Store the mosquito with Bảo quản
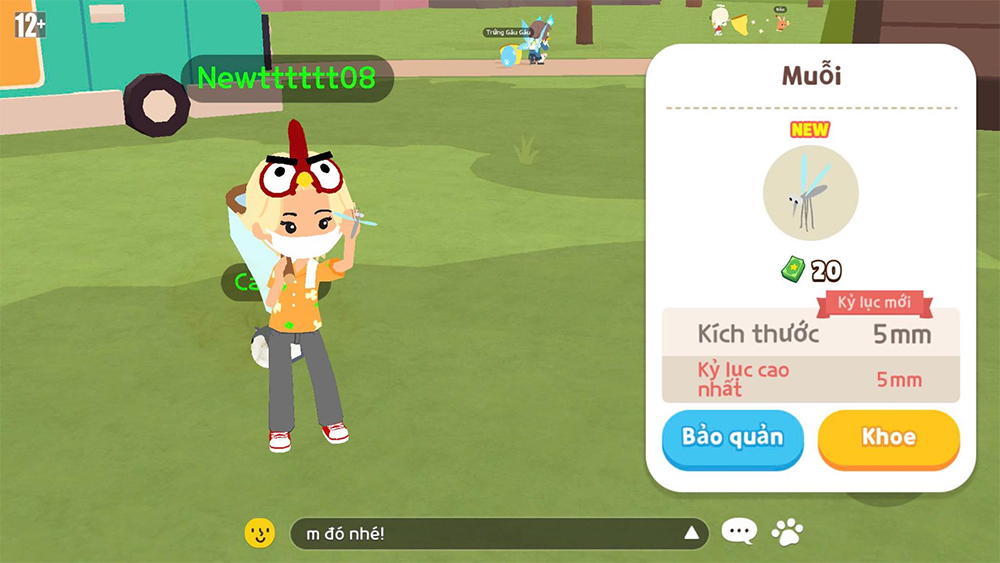 [732, 437]
